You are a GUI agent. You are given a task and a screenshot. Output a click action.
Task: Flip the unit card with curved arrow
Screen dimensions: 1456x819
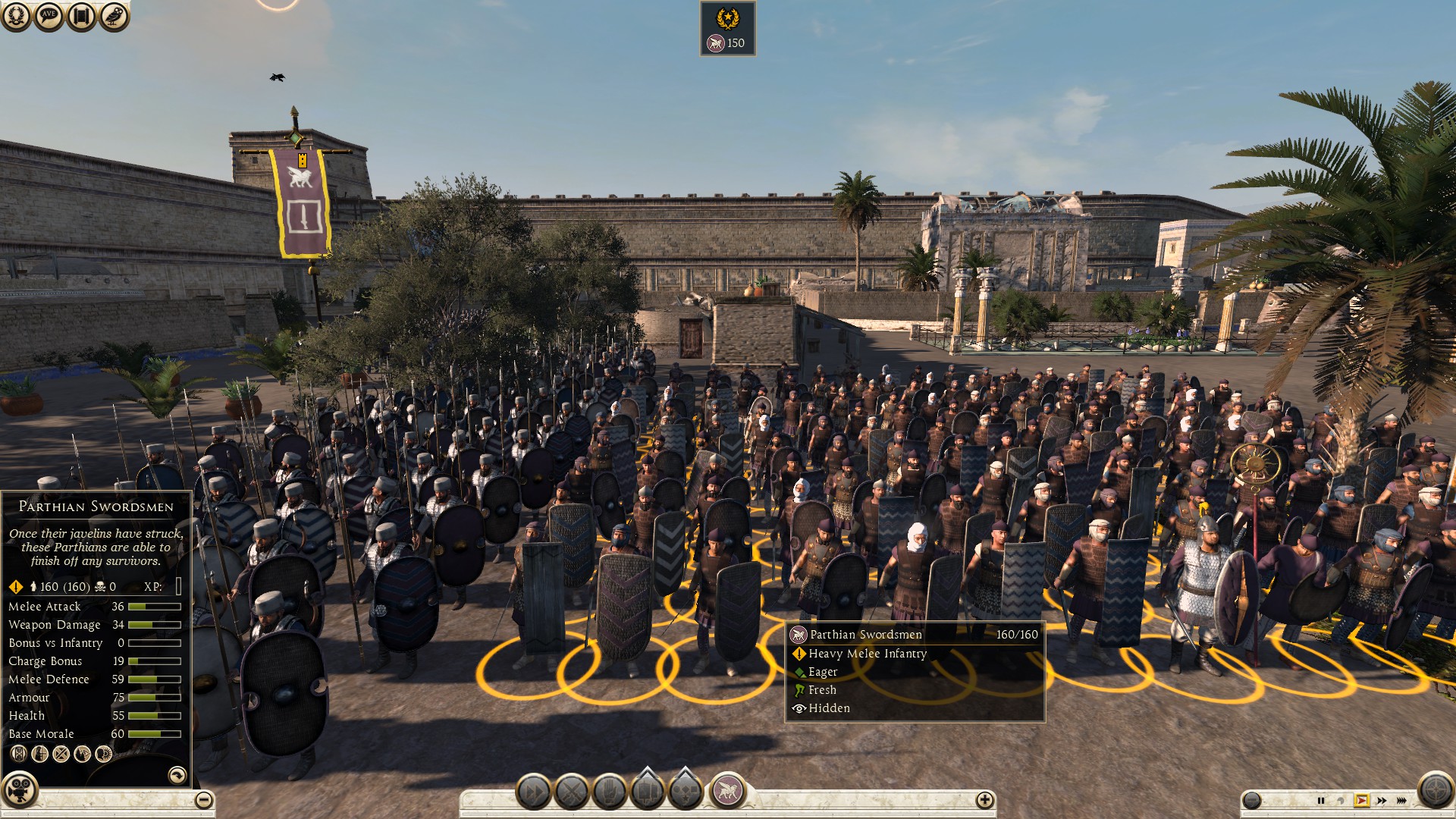177,774
